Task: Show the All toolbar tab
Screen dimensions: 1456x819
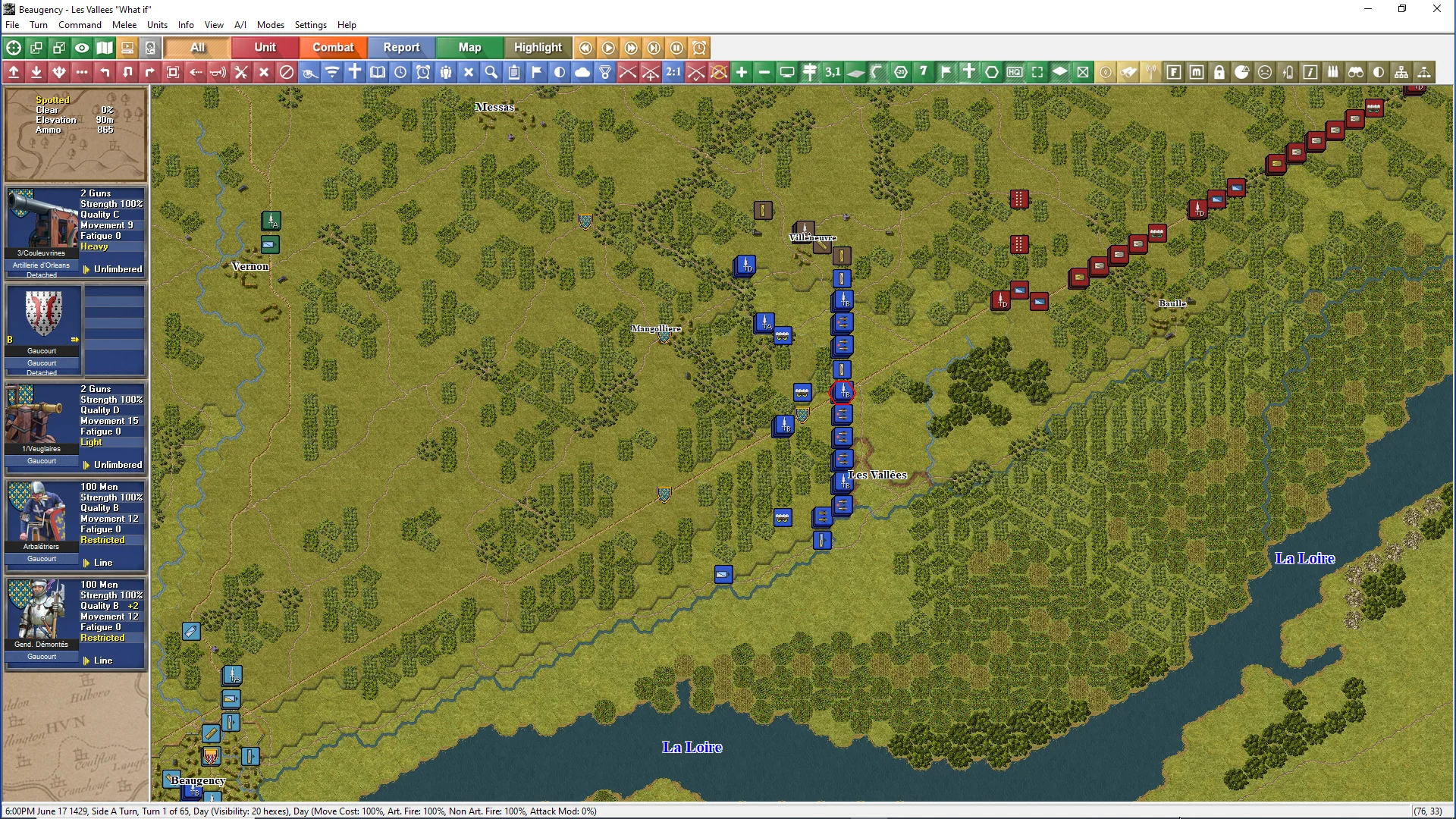Action: click(197, 47)
